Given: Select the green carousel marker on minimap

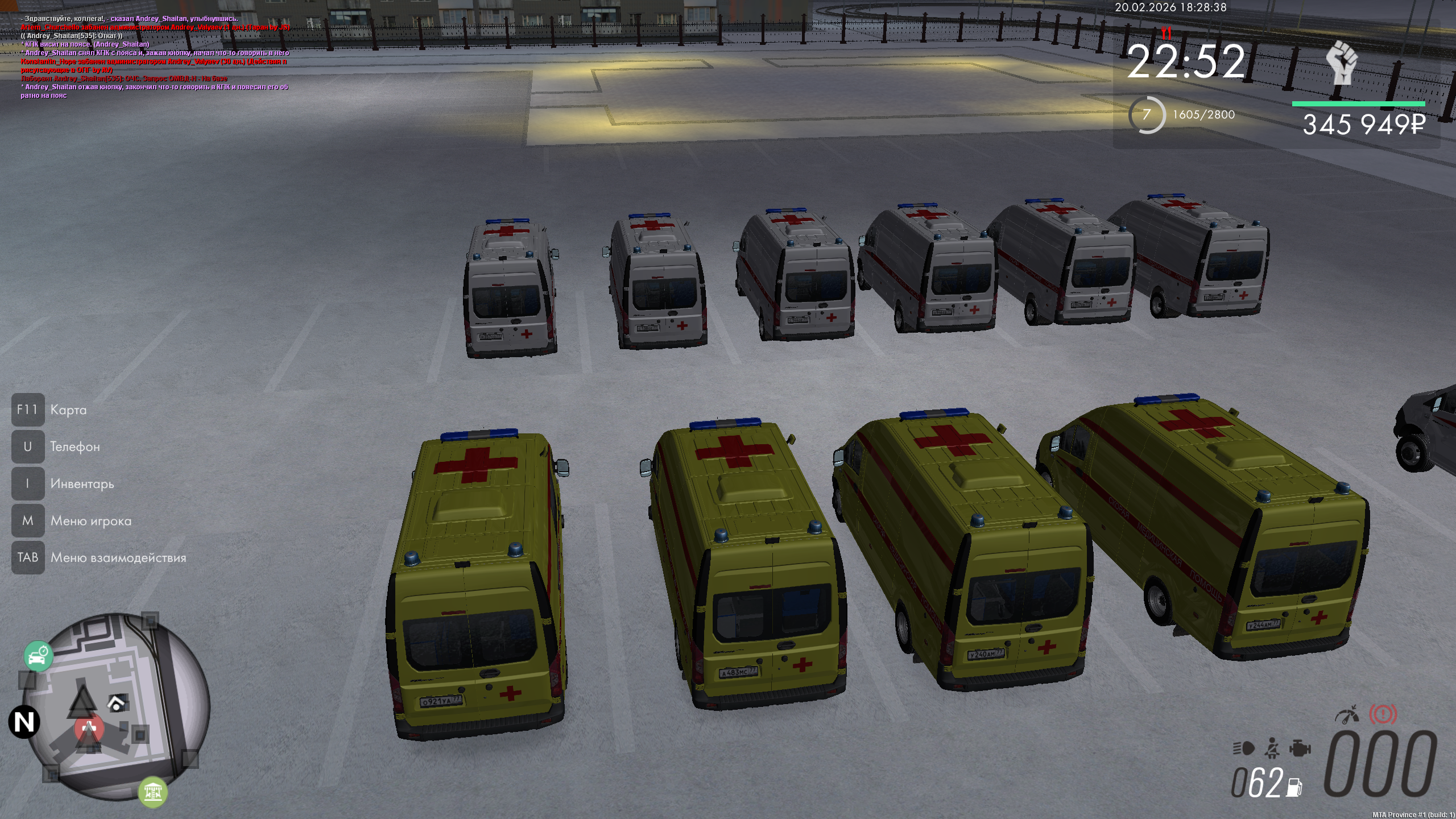Looking at the screenshot, I should point(152,791).
